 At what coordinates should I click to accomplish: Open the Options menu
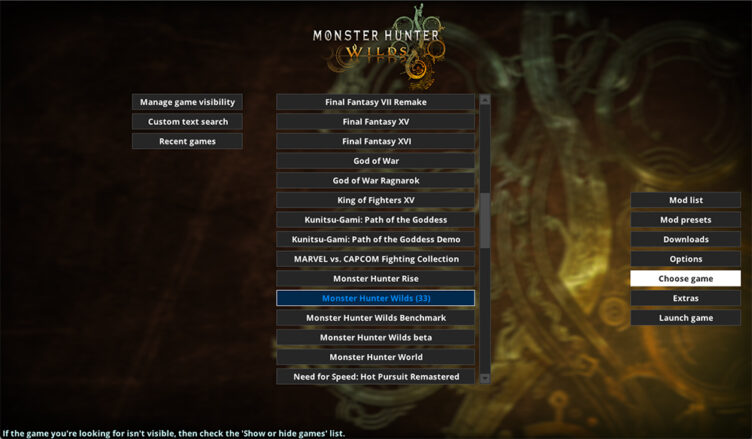685,259
